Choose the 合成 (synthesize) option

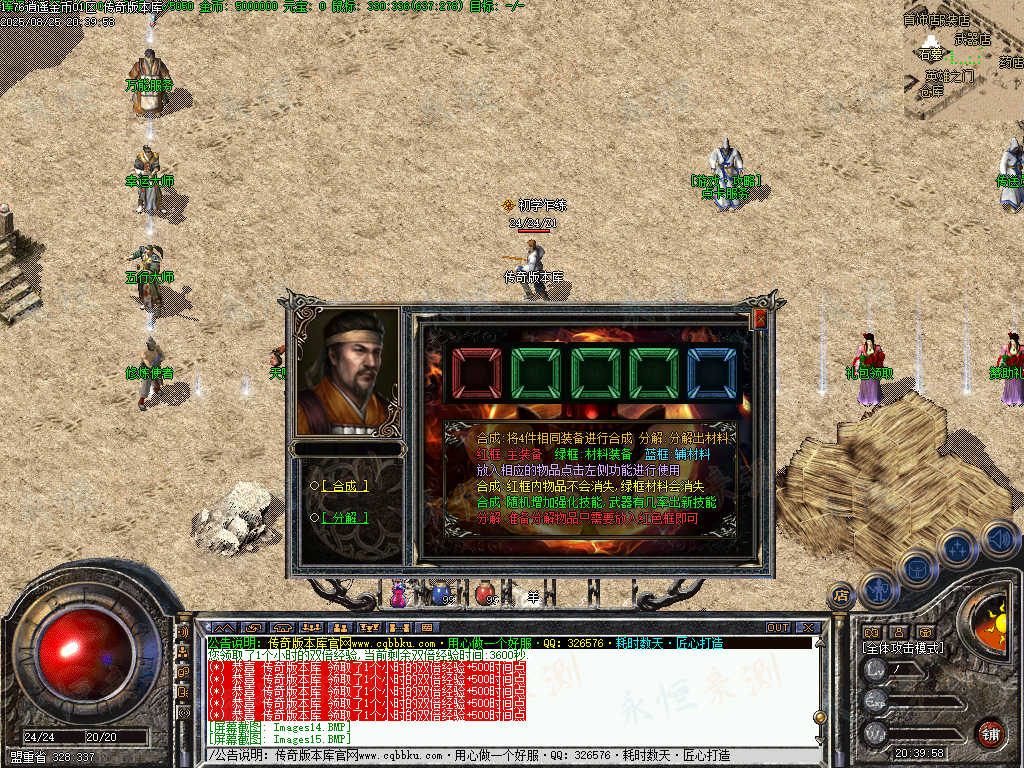(344, 485)
